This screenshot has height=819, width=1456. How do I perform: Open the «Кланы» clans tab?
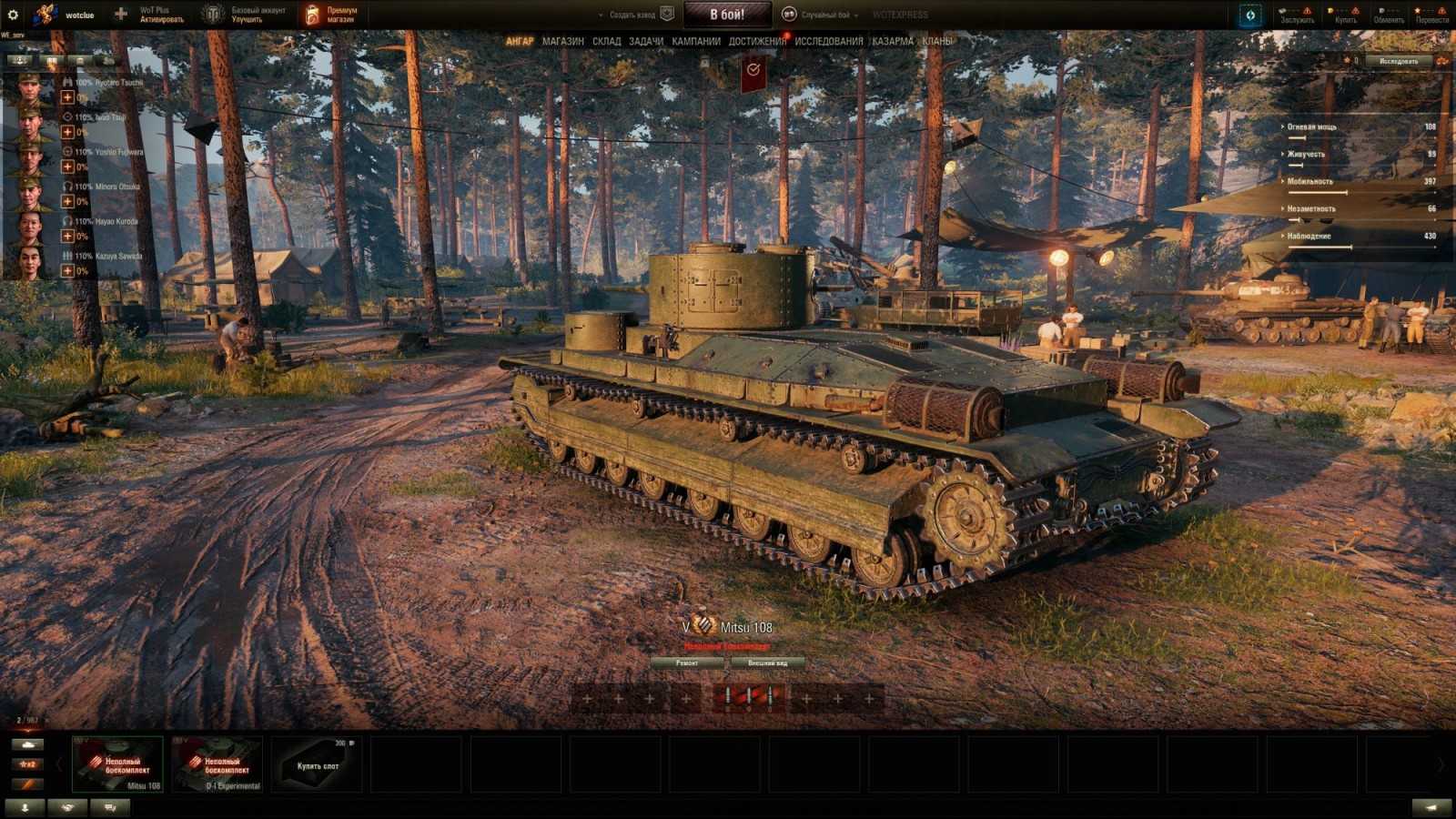click(x=937, y=41)
